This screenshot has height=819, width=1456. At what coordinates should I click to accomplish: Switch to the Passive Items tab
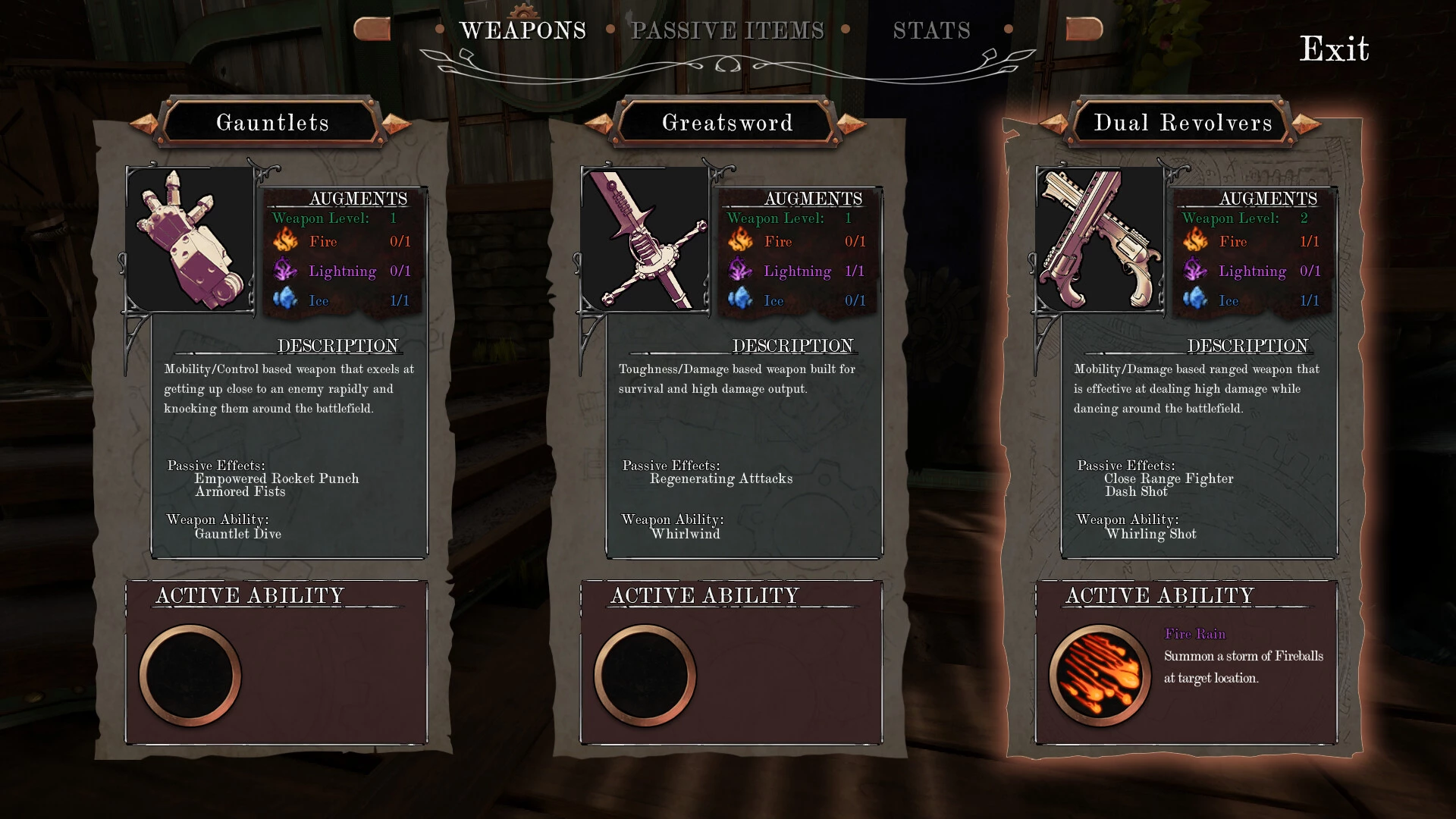click(x=727, y=30)
